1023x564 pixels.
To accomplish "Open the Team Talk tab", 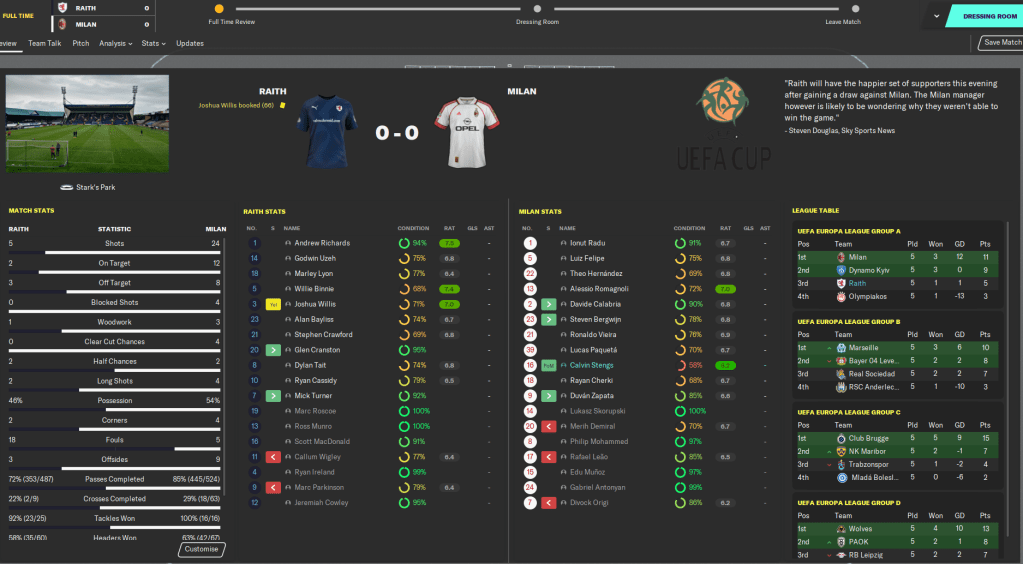I will pos(45,43).
